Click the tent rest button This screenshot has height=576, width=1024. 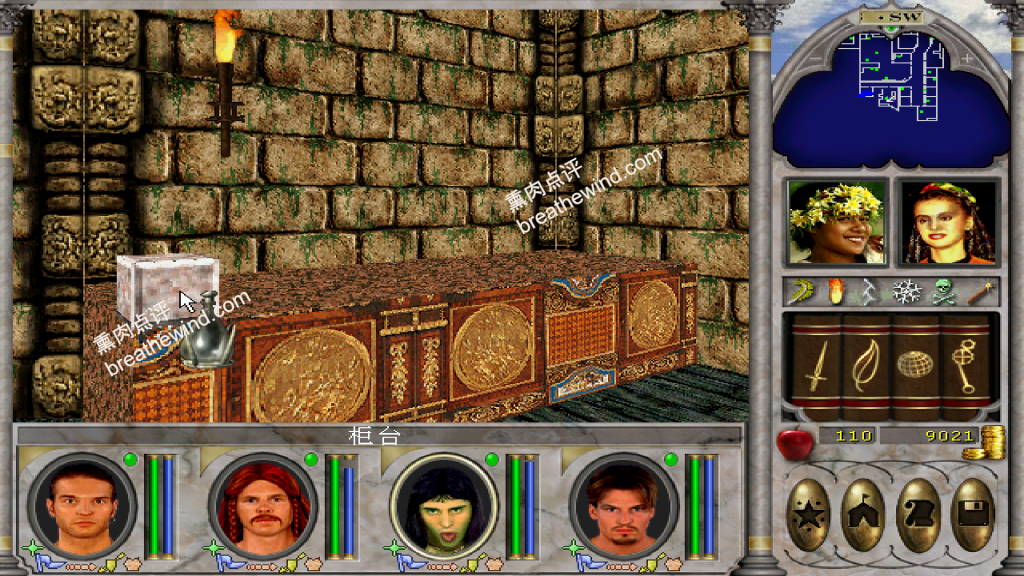click(x=864, y=515)
